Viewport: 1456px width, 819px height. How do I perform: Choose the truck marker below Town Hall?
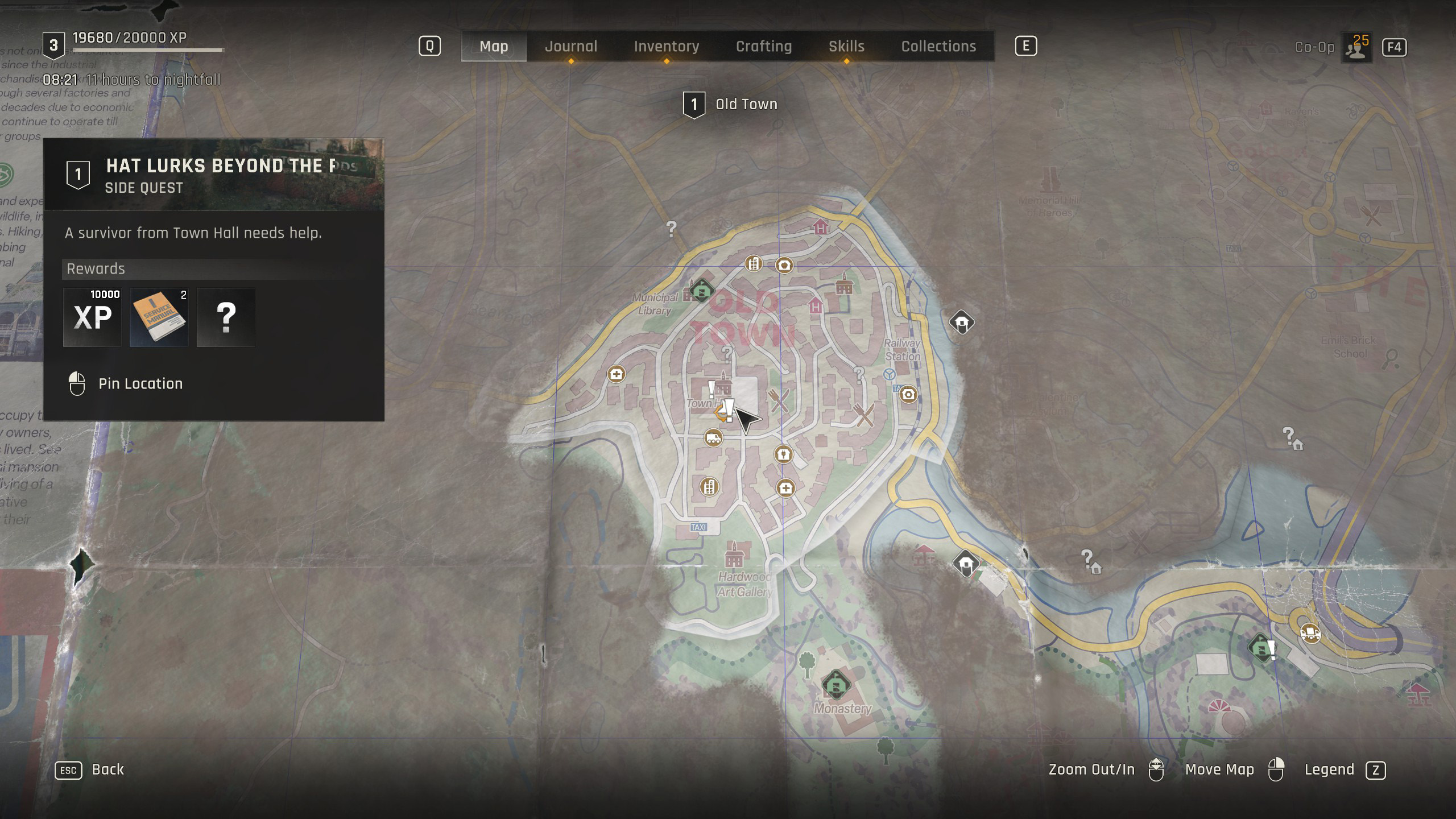click(713, 437)
